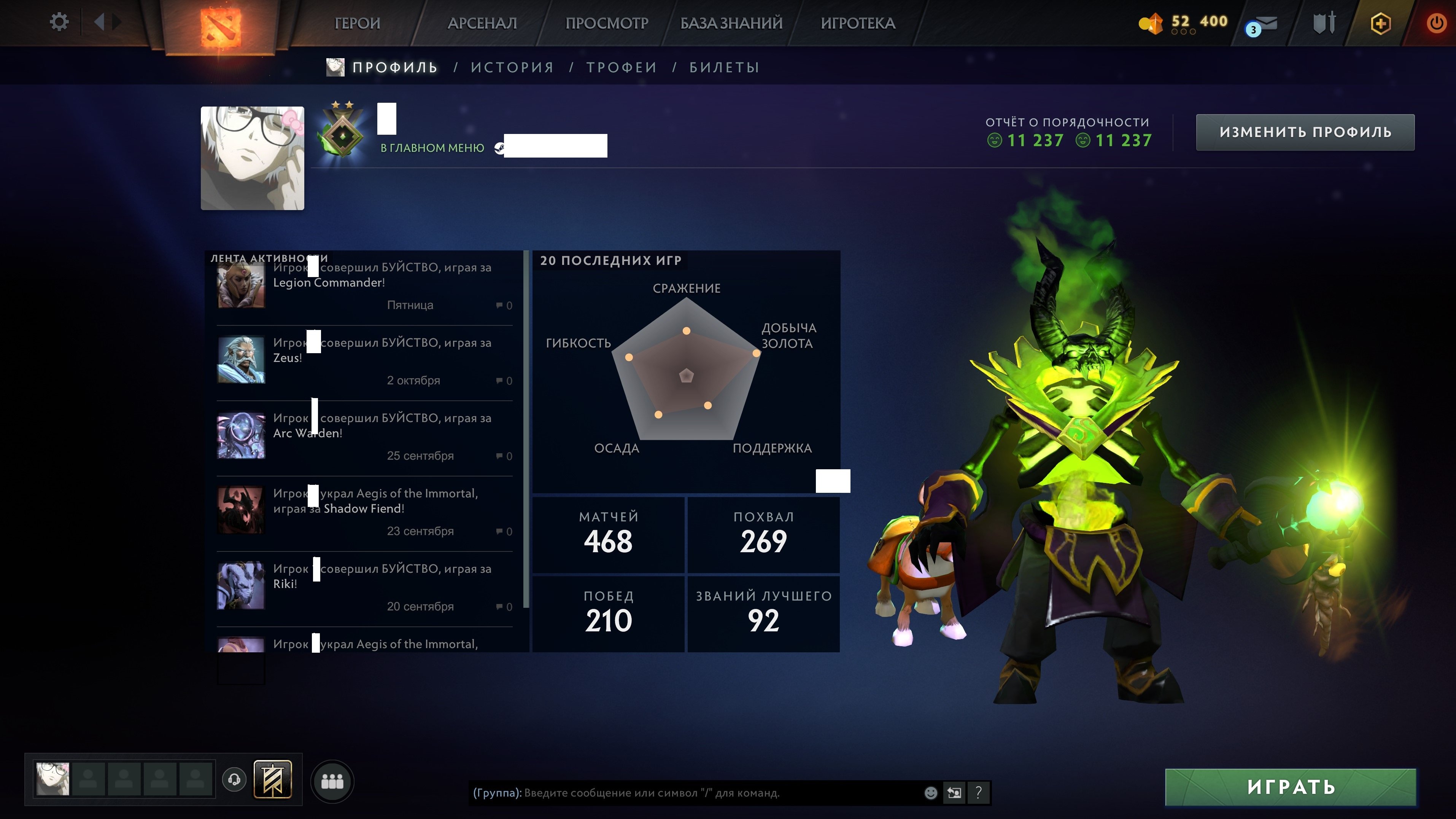Open the ИГРОТЕКА menu

(x=857, y=23)
